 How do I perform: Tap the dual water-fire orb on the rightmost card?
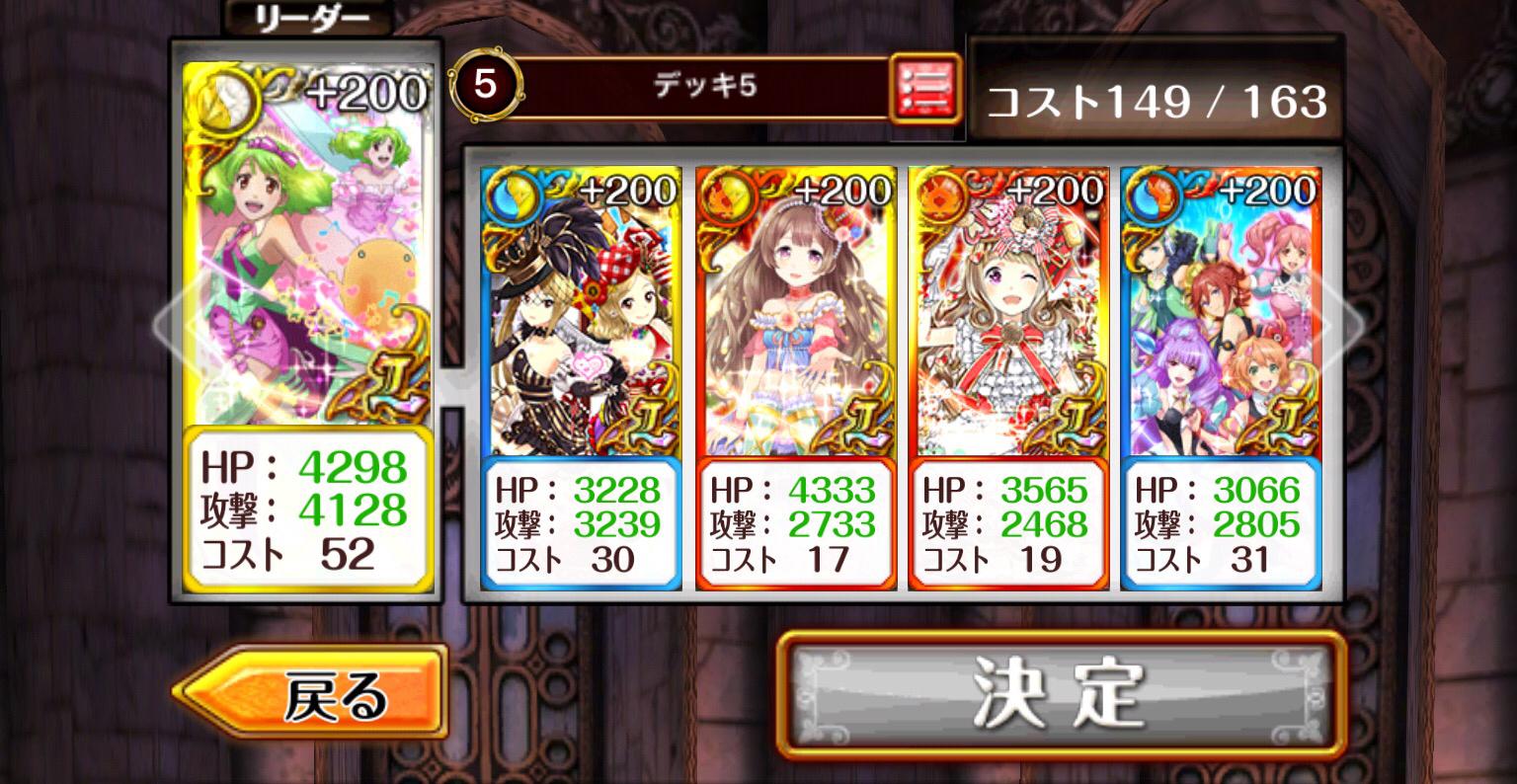tap(1153, 194)
